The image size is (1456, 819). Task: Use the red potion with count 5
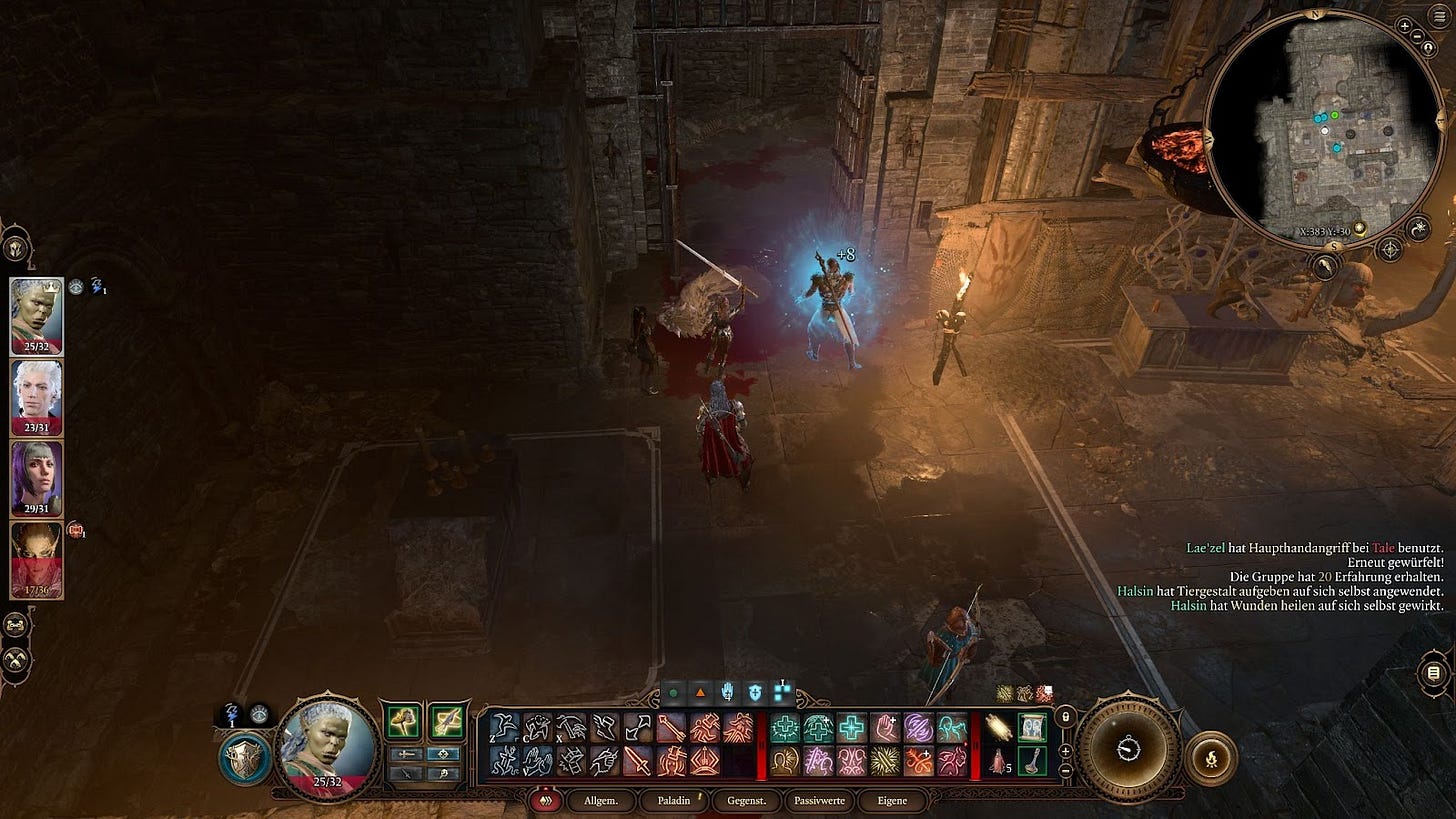click(x=999, y=762)
